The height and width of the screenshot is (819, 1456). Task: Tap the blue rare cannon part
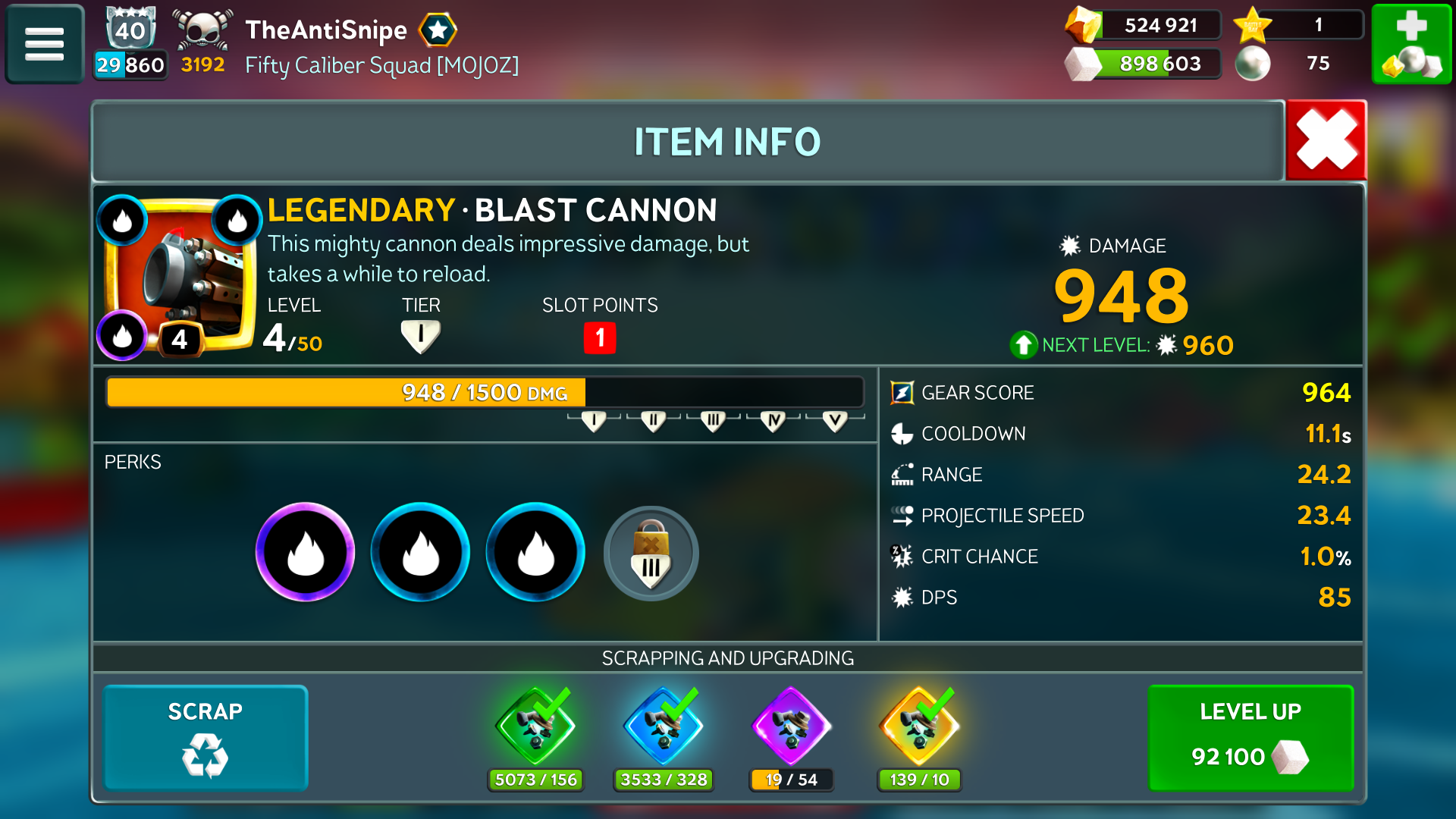click(664, 728)
